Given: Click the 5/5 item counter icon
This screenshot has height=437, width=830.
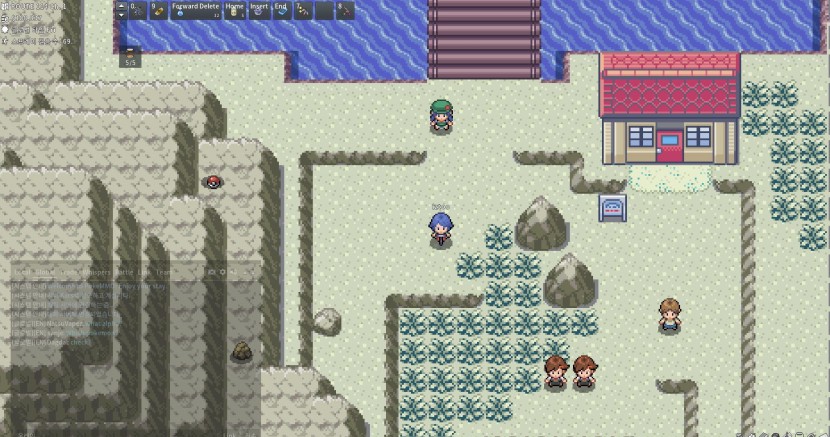Looking at the screenshot, I should [x=130, y=57].
